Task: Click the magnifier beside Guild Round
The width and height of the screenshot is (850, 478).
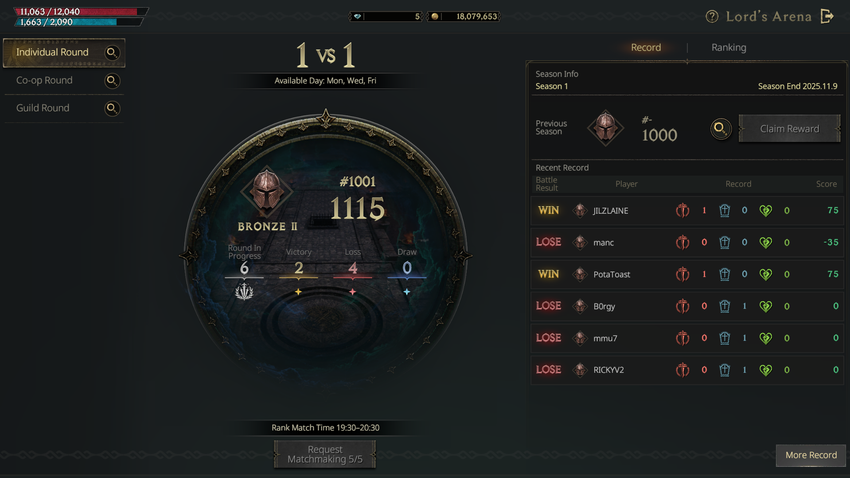Action: click(112, 109)
